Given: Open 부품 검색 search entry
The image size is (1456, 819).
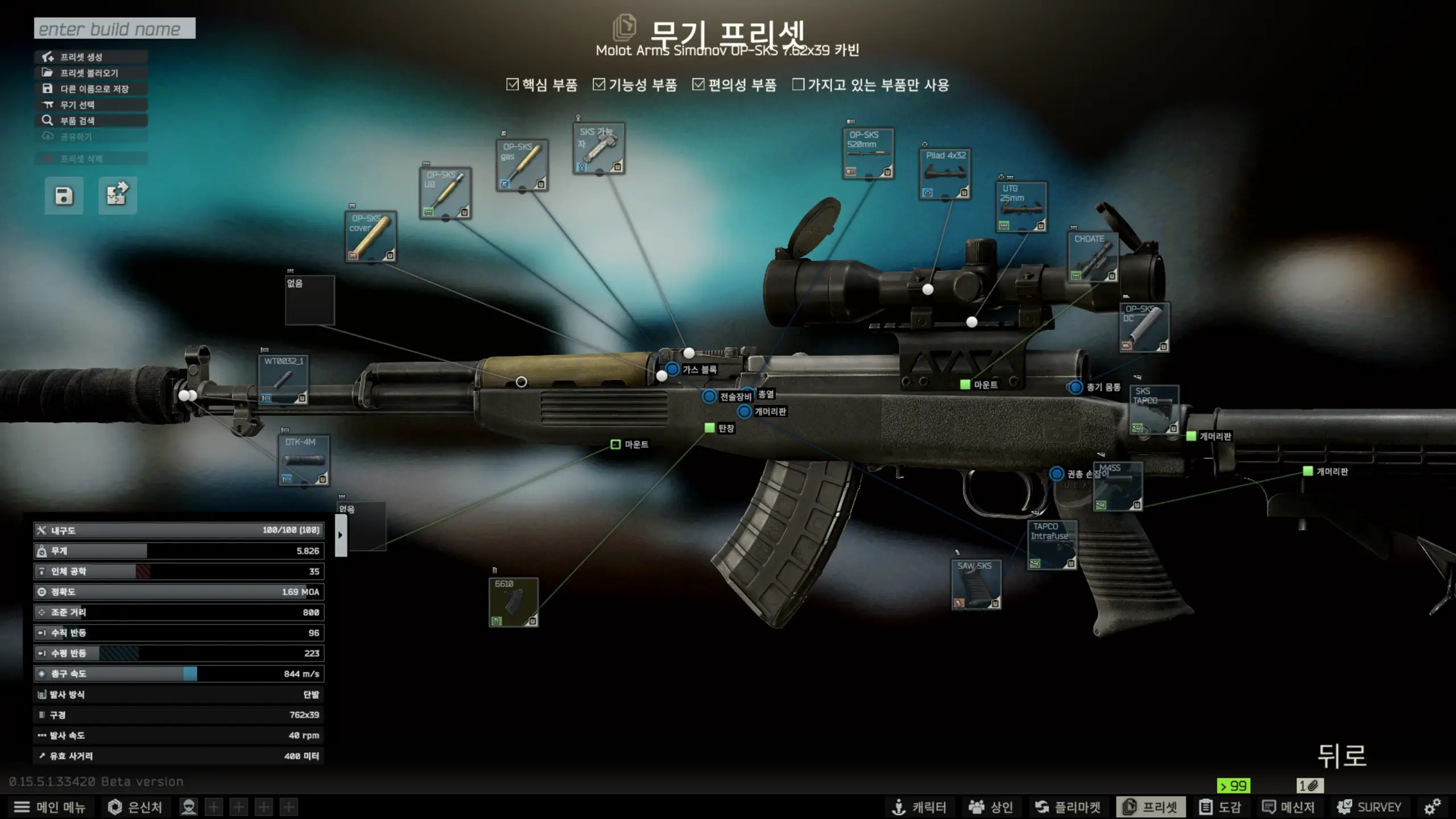Looking at the screenshot, I should (91, 121).
